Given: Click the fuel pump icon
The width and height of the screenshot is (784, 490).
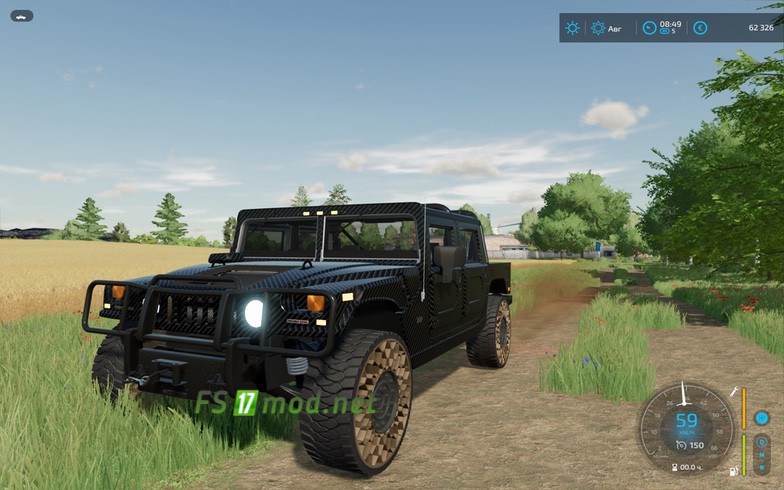Looking at the screenshot, I should (x=735, y=471).
